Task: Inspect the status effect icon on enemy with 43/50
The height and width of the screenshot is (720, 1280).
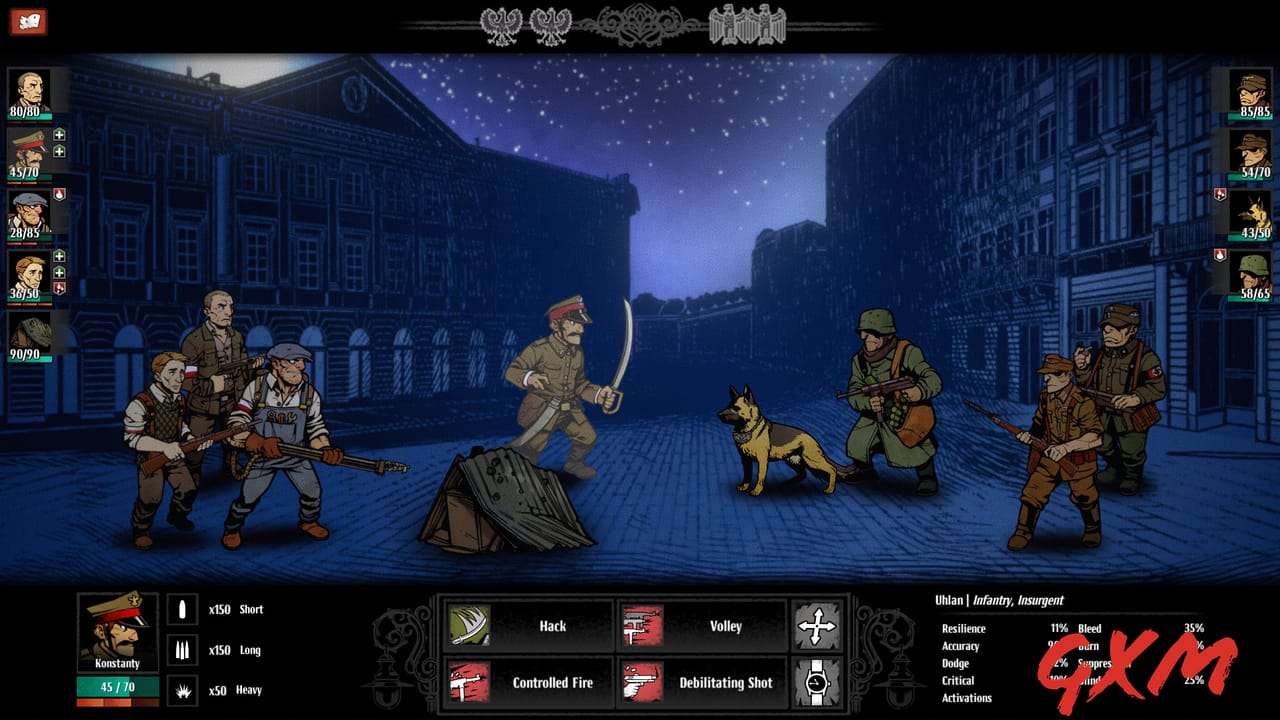Action: [x=1218, y=194]
